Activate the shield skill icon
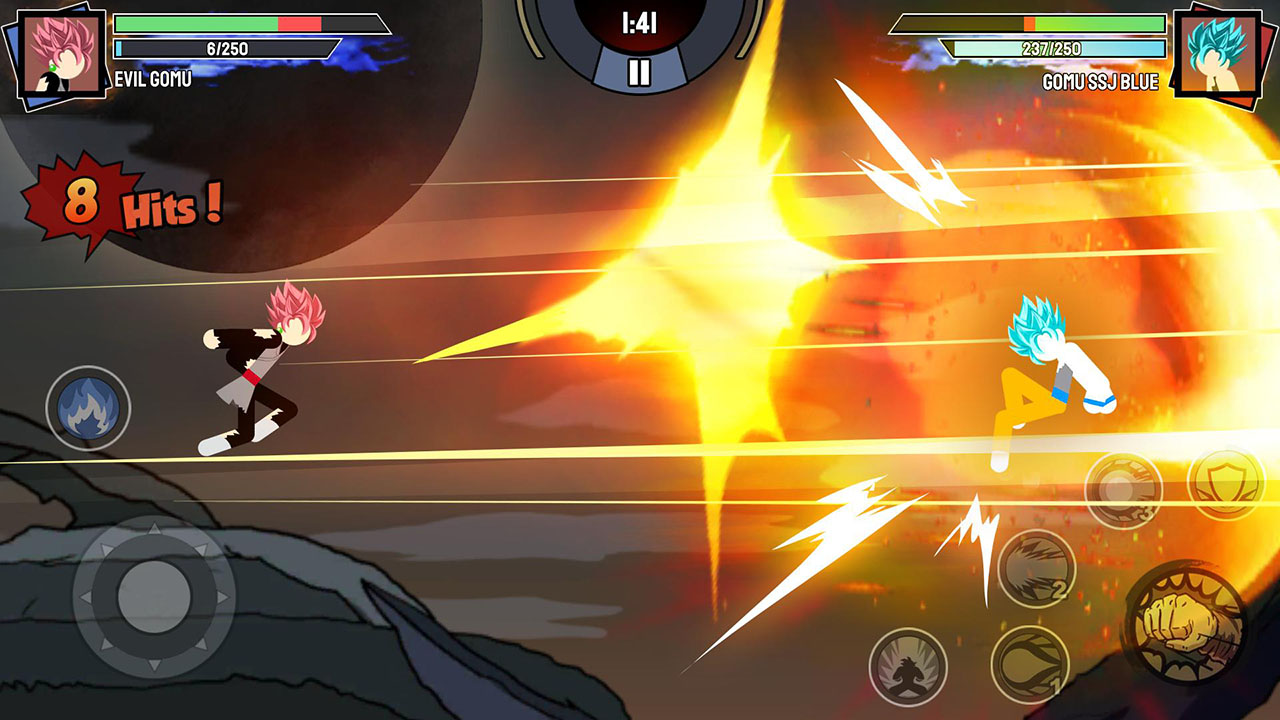 [x=1222, y=483]
